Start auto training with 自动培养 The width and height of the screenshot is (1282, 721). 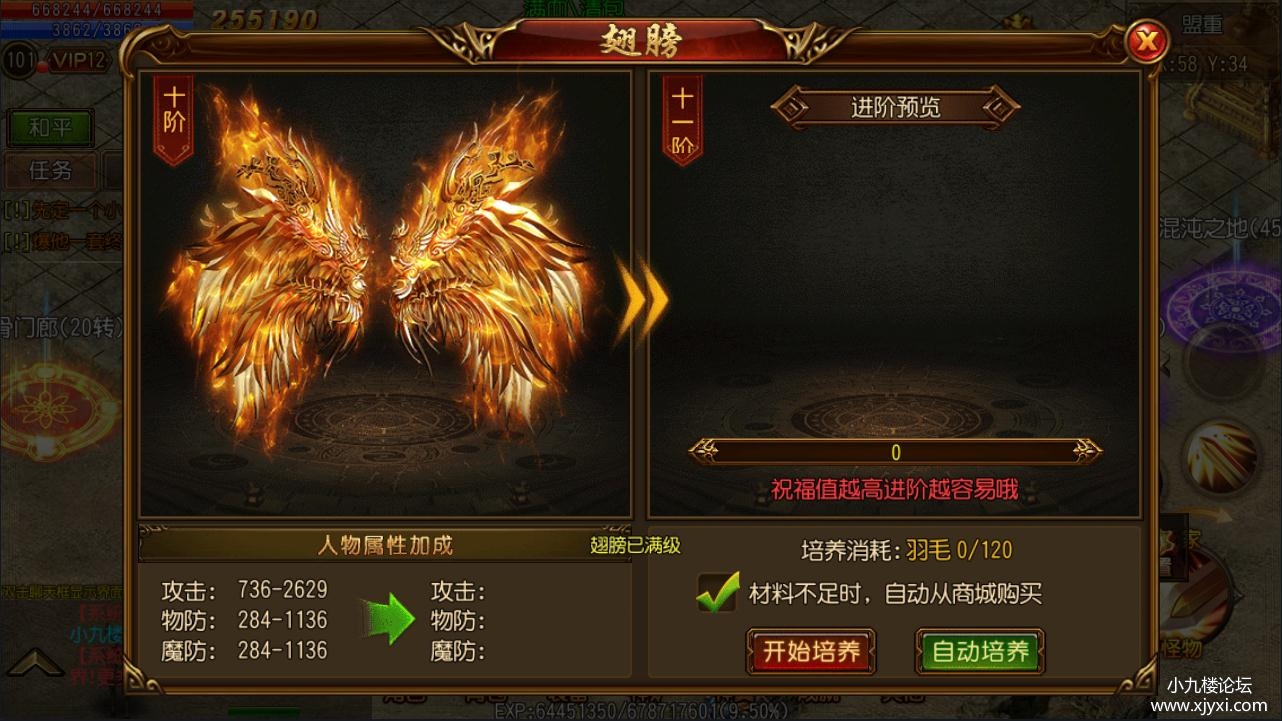coord(980,652)
